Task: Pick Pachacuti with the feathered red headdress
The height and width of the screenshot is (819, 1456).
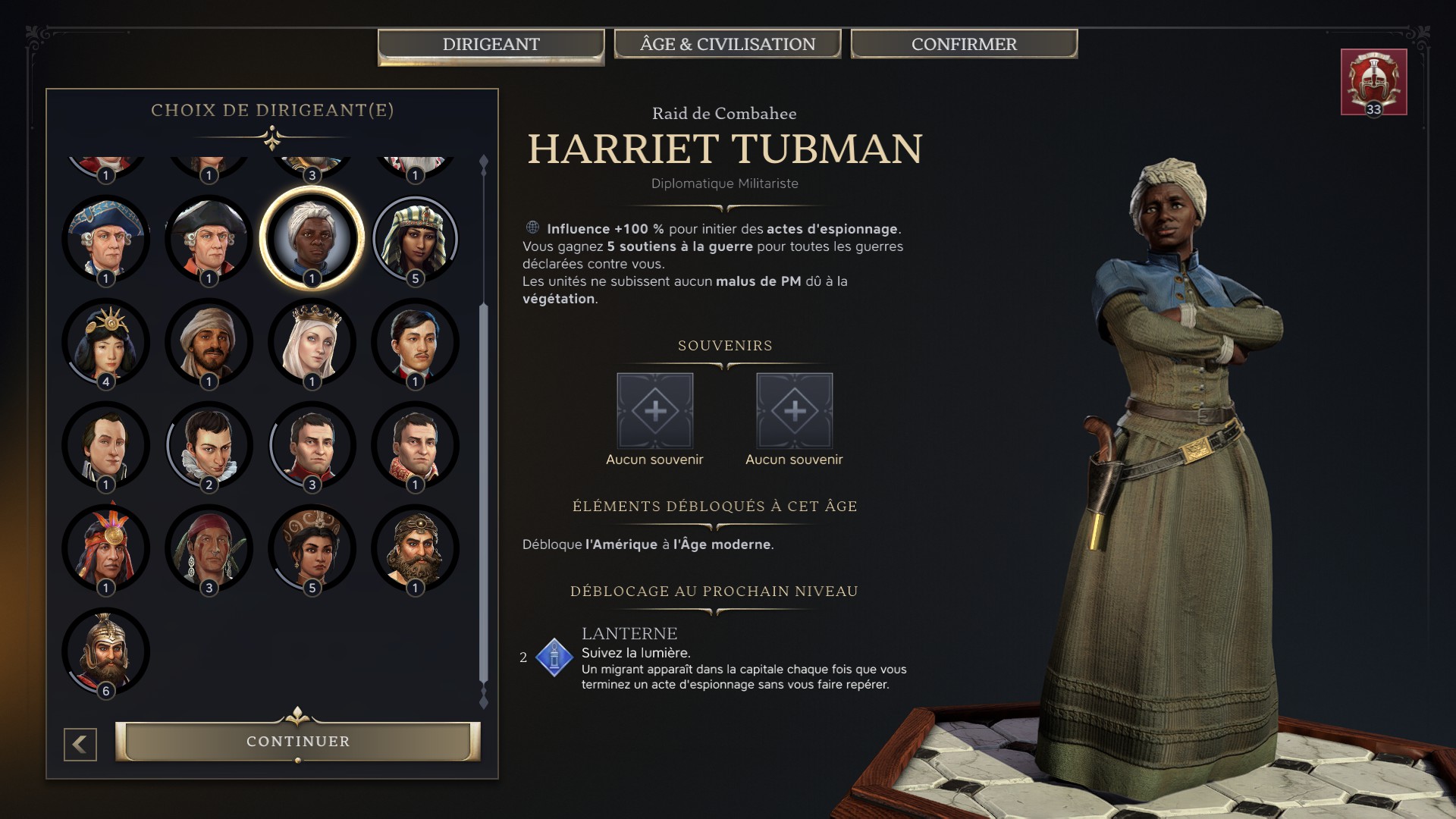Action: click(105, 548)
